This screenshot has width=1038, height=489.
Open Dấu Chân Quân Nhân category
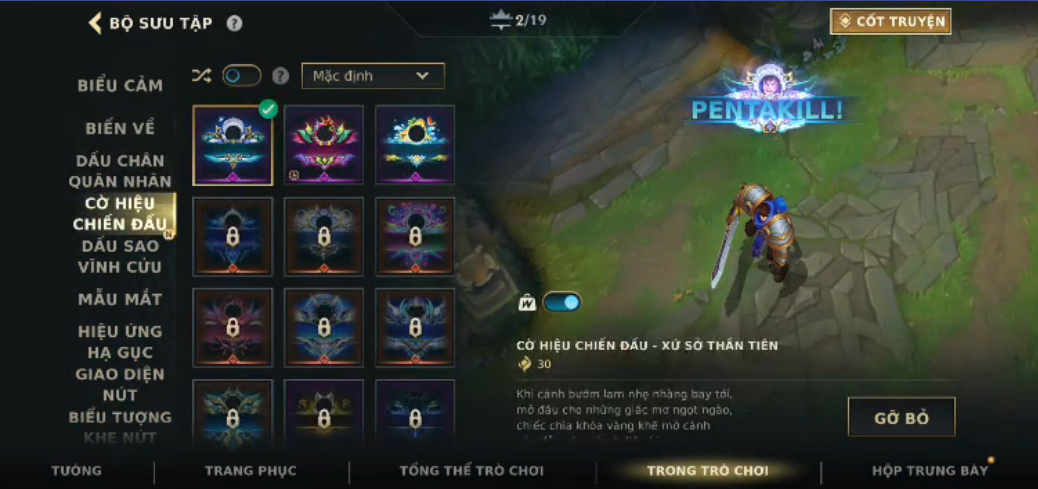(120, 171)
